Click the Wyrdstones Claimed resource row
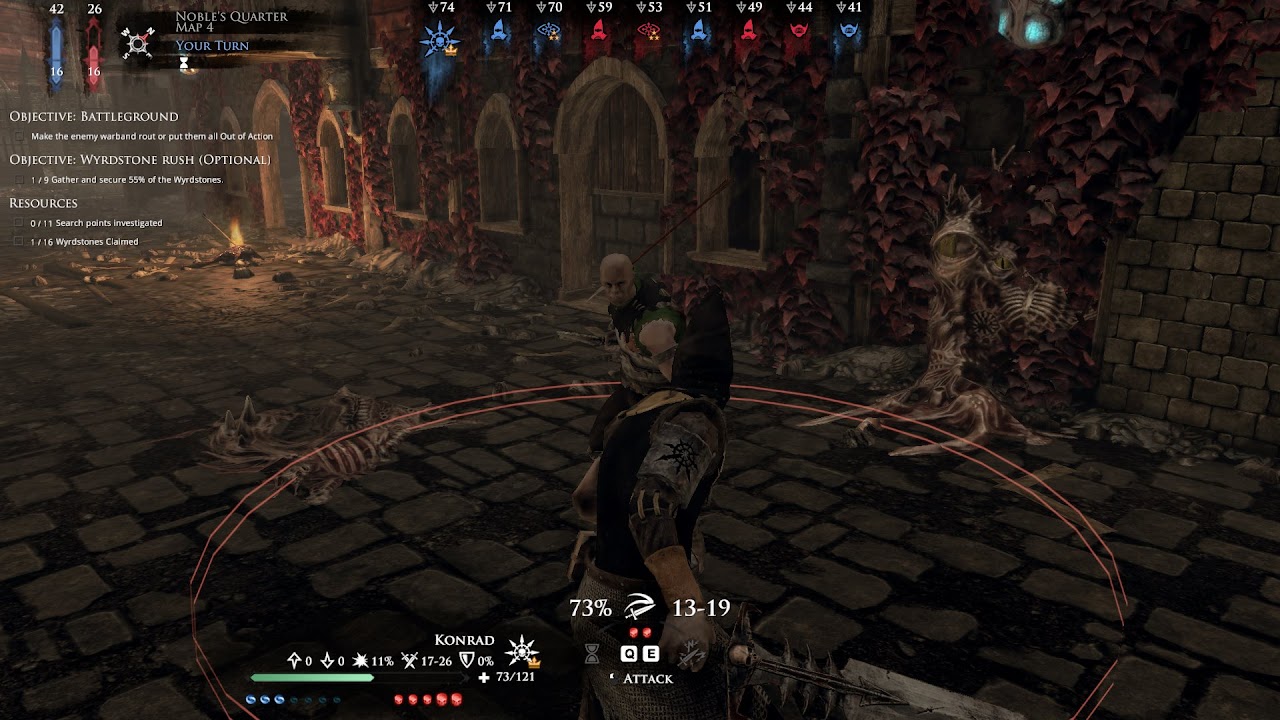Viewport: 1280px width, 720px height. tap(84, 242)
